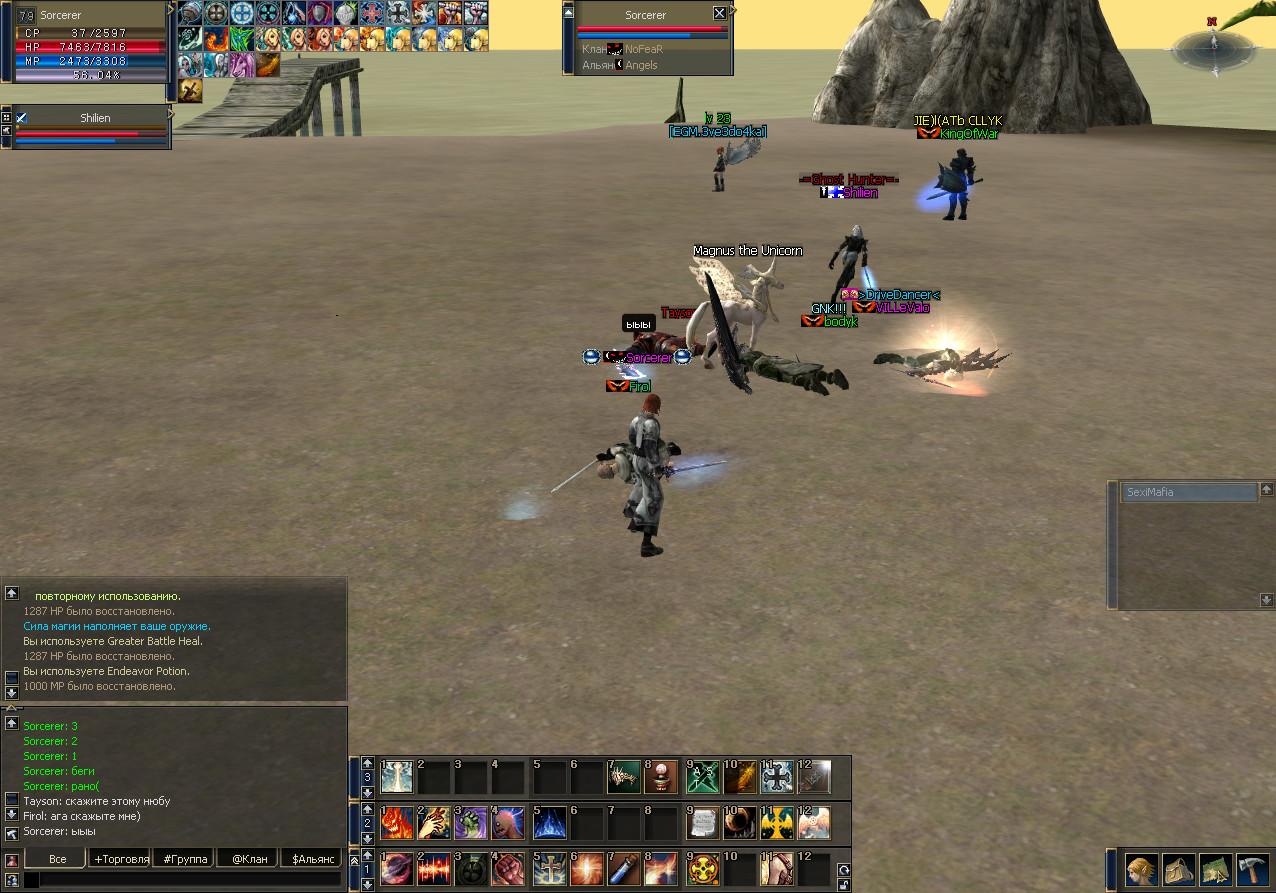Close the Sorcerer target window
The width and height of the screenshot is (1276, 893).
pyautogui.click(x=719, y=13)
